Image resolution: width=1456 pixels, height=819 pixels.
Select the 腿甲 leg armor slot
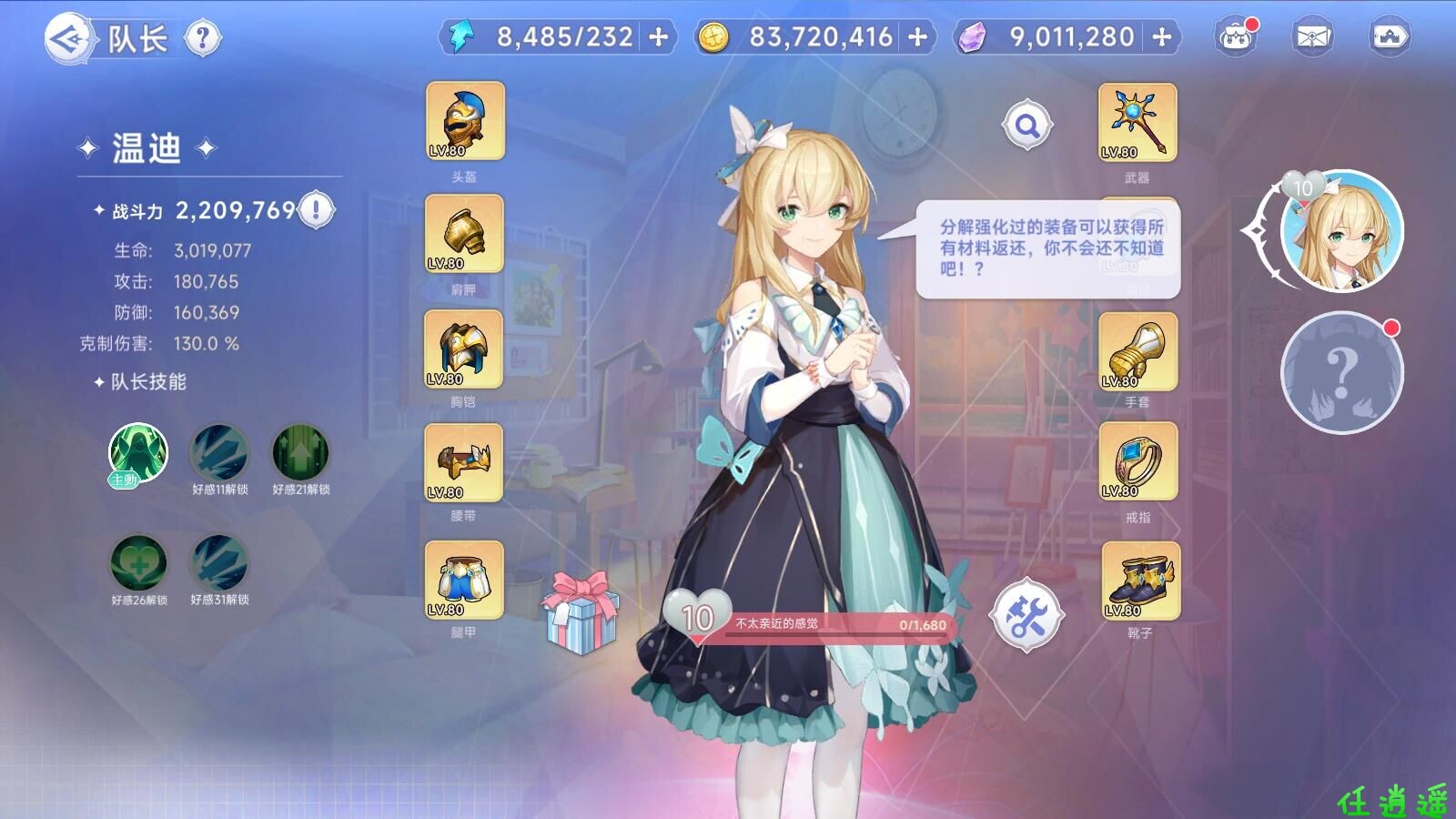(x=464, y=580)
